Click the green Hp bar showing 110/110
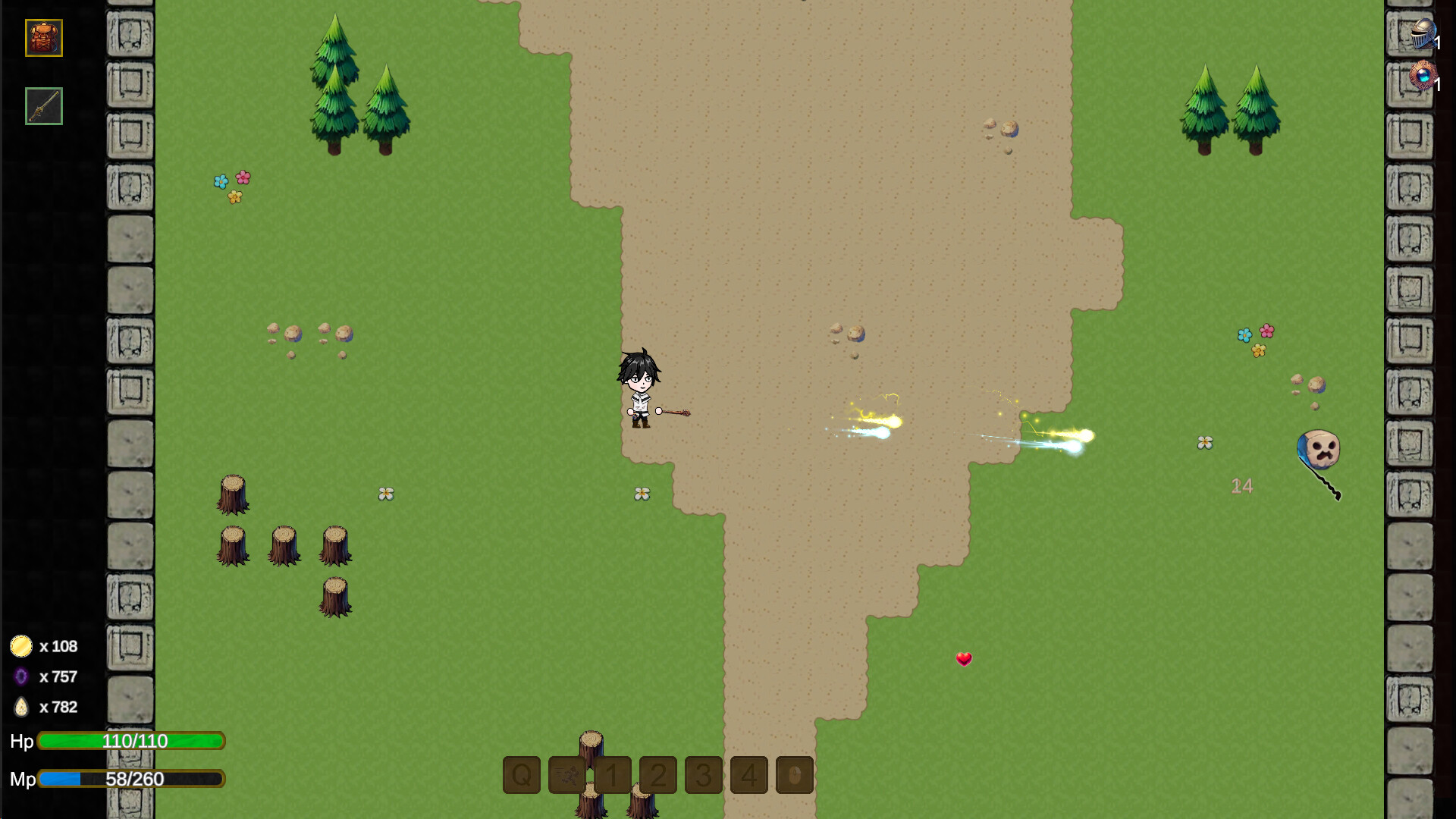 pyautogui.click(x=131, y=742)
